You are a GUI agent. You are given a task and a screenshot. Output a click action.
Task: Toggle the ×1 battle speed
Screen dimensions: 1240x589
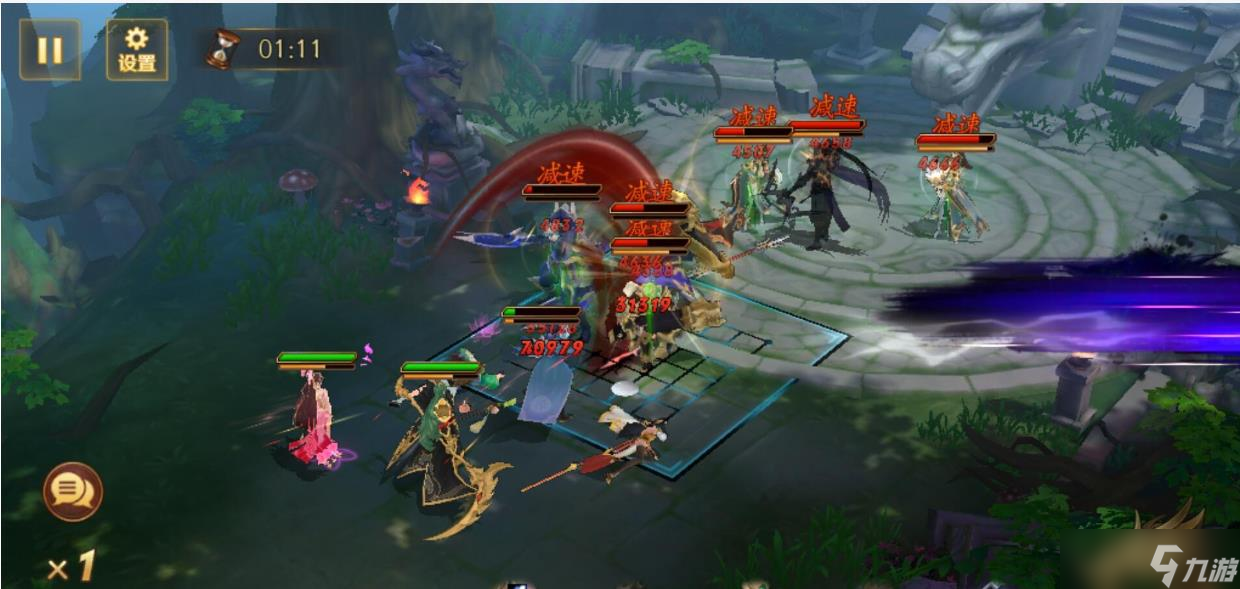pos(71,567)
